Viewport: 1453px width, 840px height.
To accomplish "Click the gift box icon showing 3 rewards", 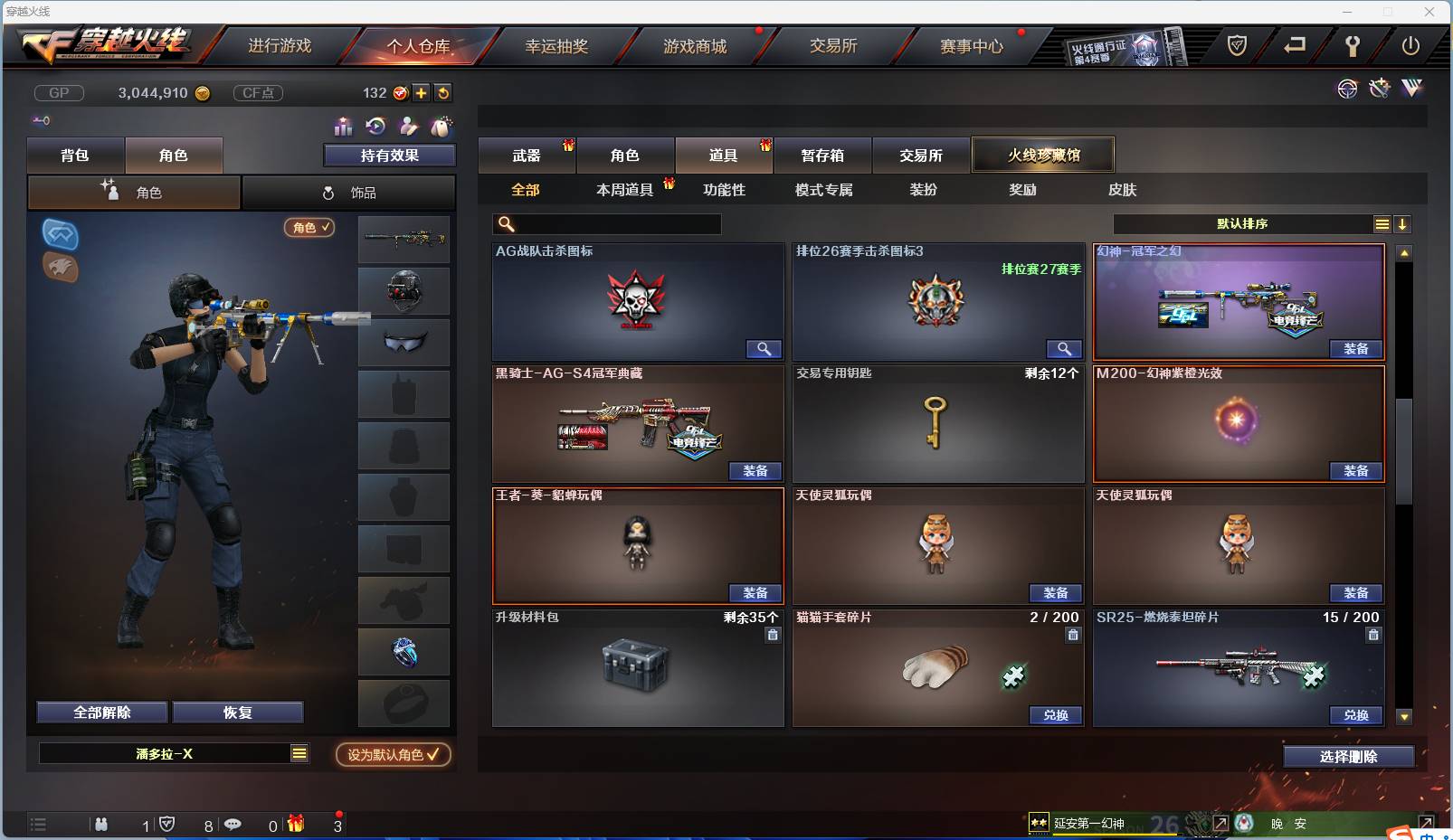I will tap(293, 825).
